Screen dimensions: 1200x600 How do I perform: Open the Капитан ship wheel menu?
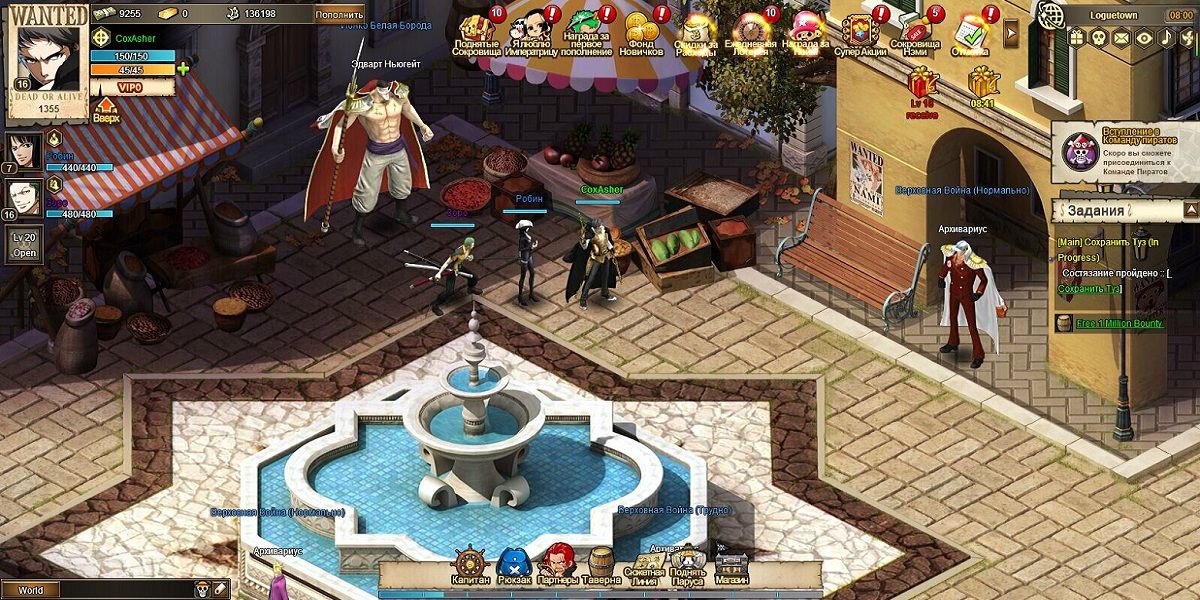click(470, 567)
